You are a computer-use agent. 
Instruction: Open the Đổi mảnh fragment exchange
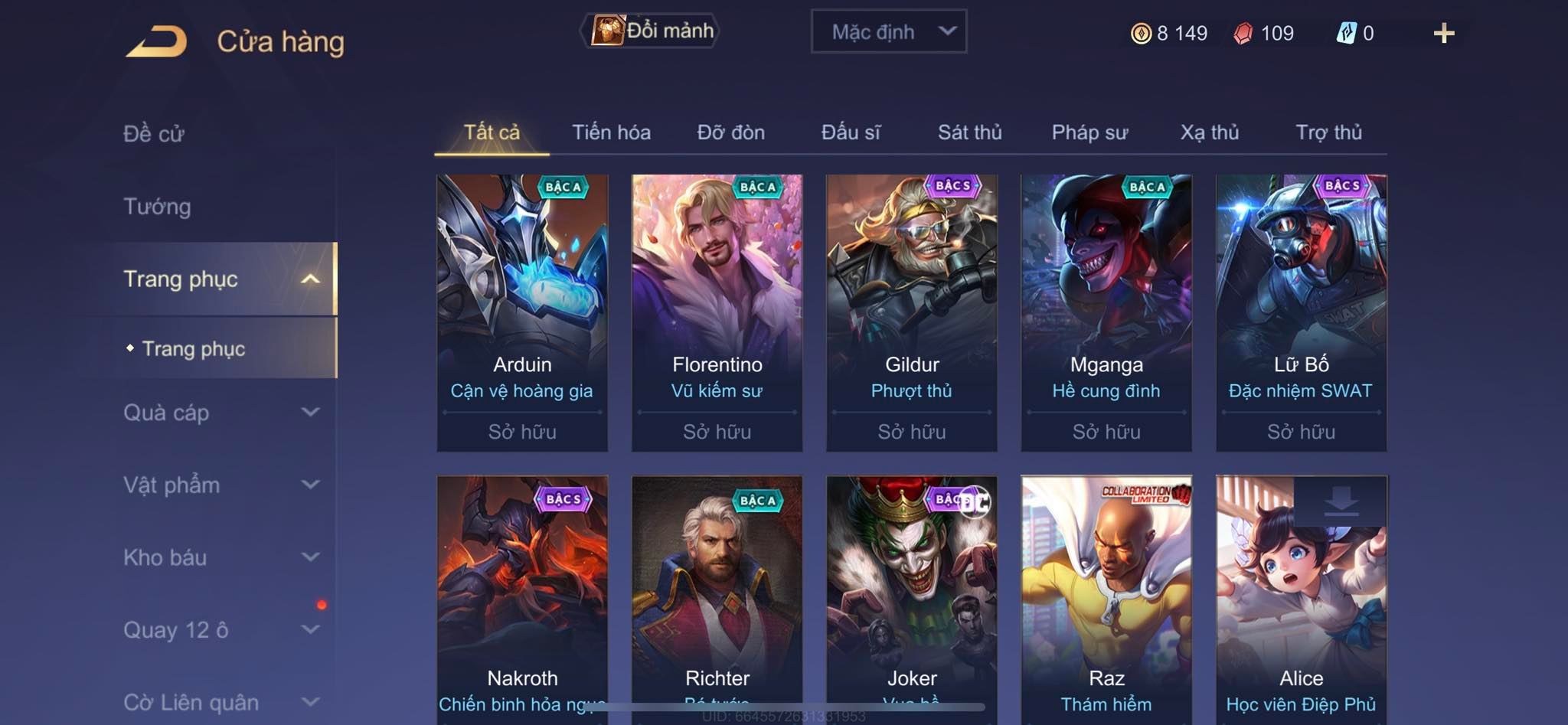651,31
